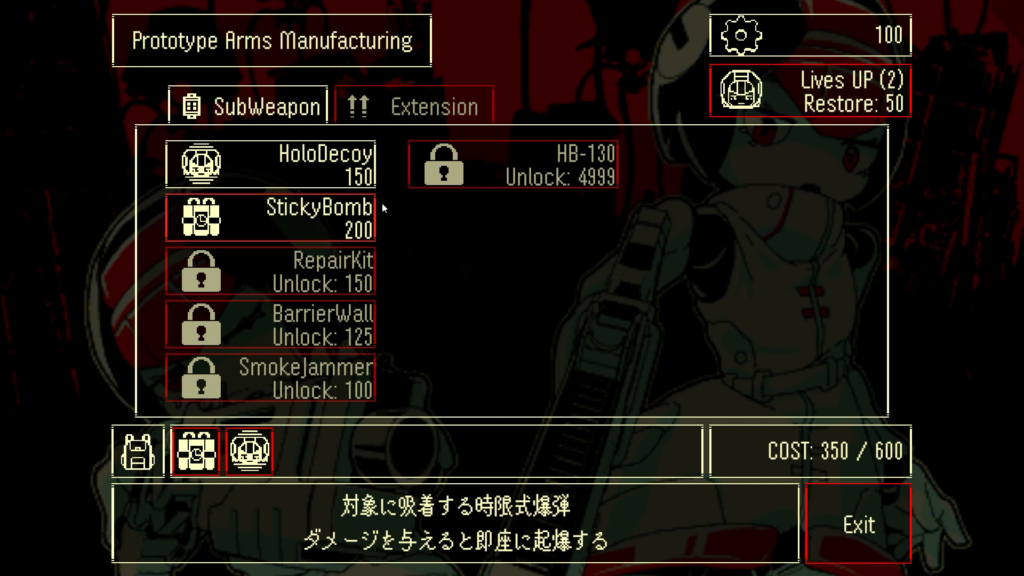
Task: Unlock the HB-130 for 4999
Action: [512, 165]
